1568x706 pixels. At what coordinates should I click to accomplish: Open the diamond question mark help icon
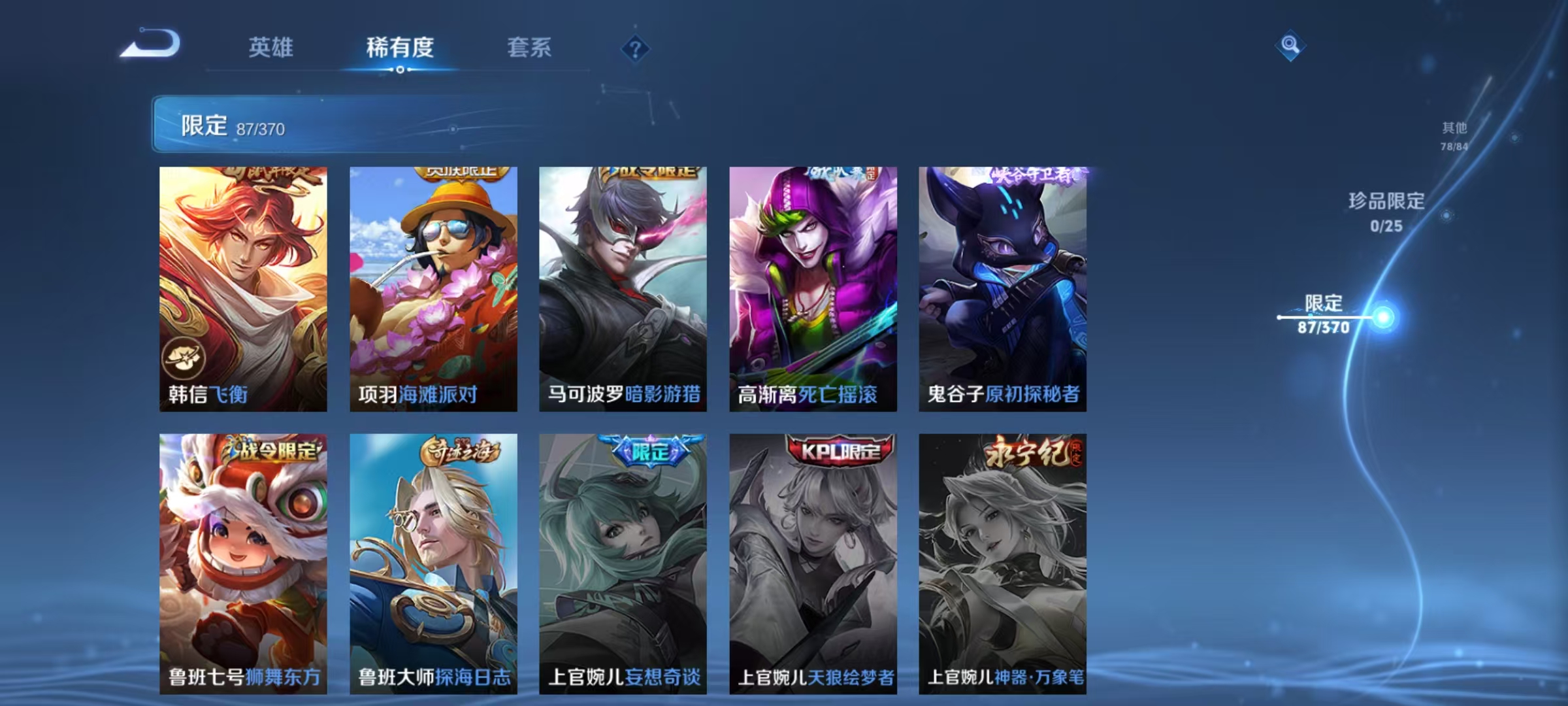(636, 47)
